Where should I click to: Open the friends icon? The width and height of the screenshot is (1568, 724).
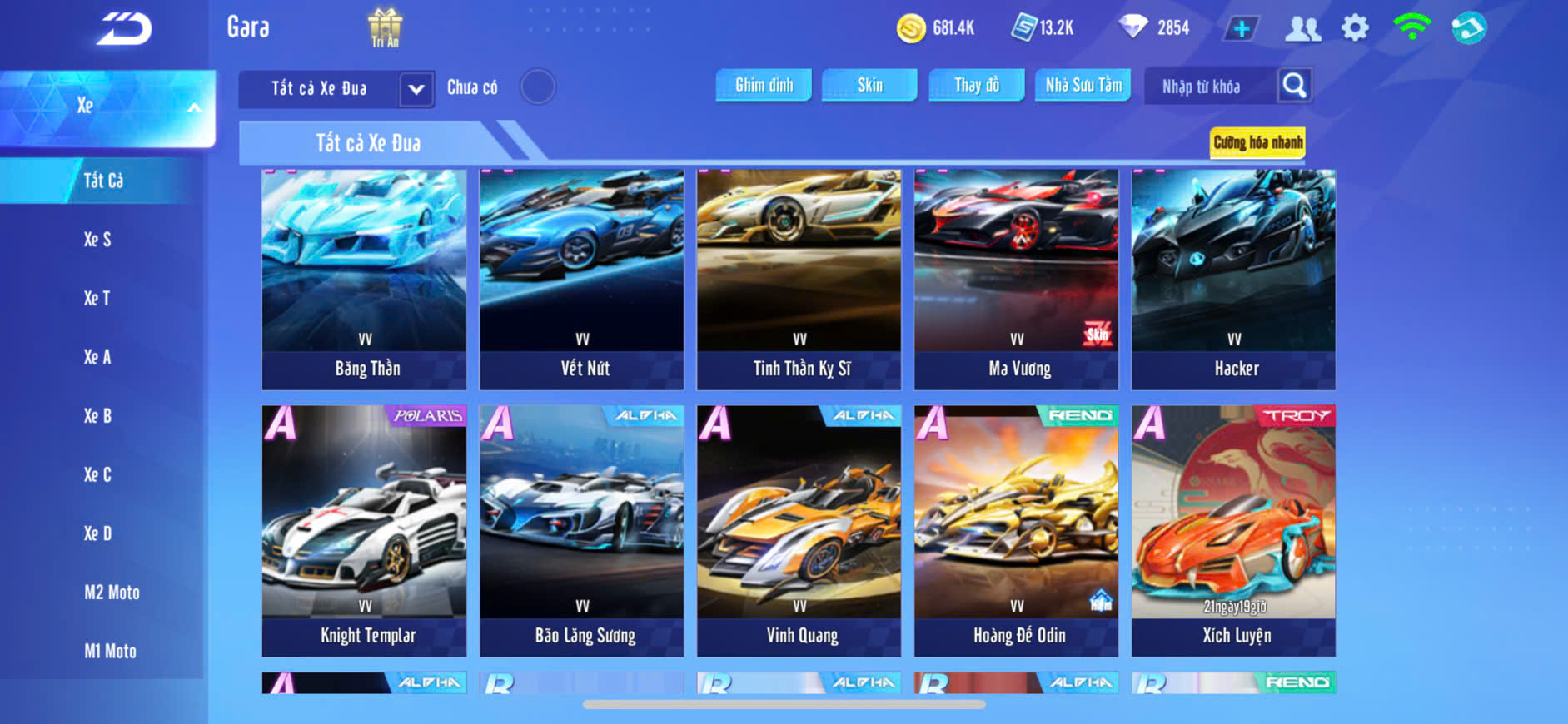click(x=1302, y=29)
